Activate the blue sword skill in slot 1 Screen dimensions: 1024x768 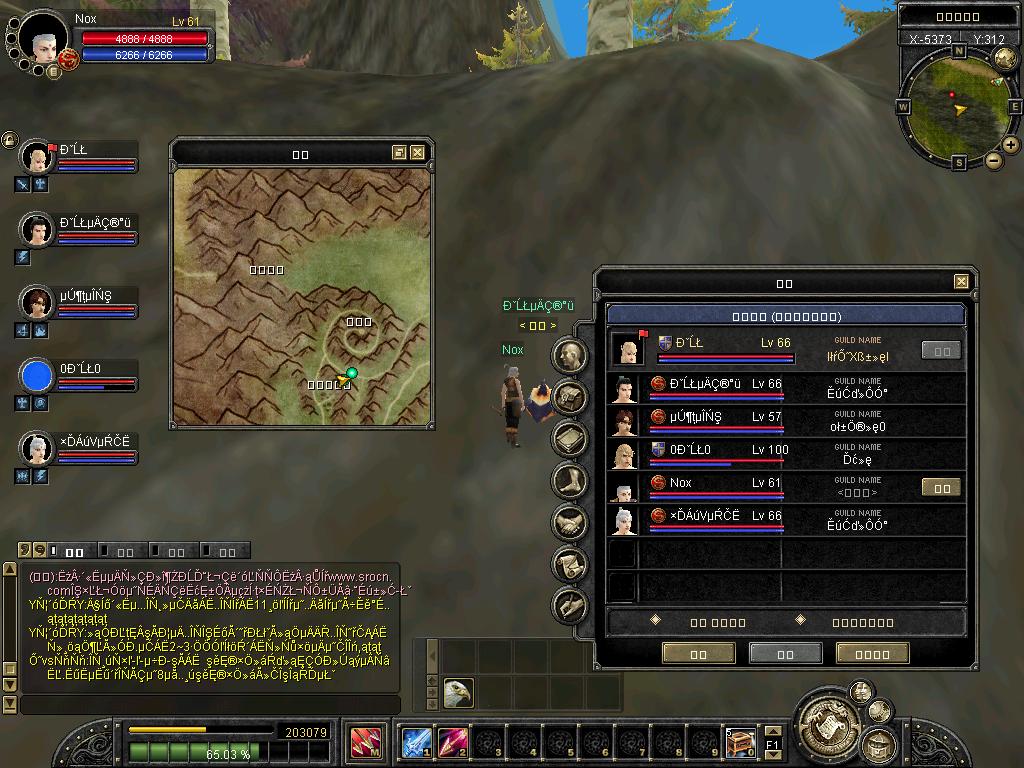(x=416, y=743)
